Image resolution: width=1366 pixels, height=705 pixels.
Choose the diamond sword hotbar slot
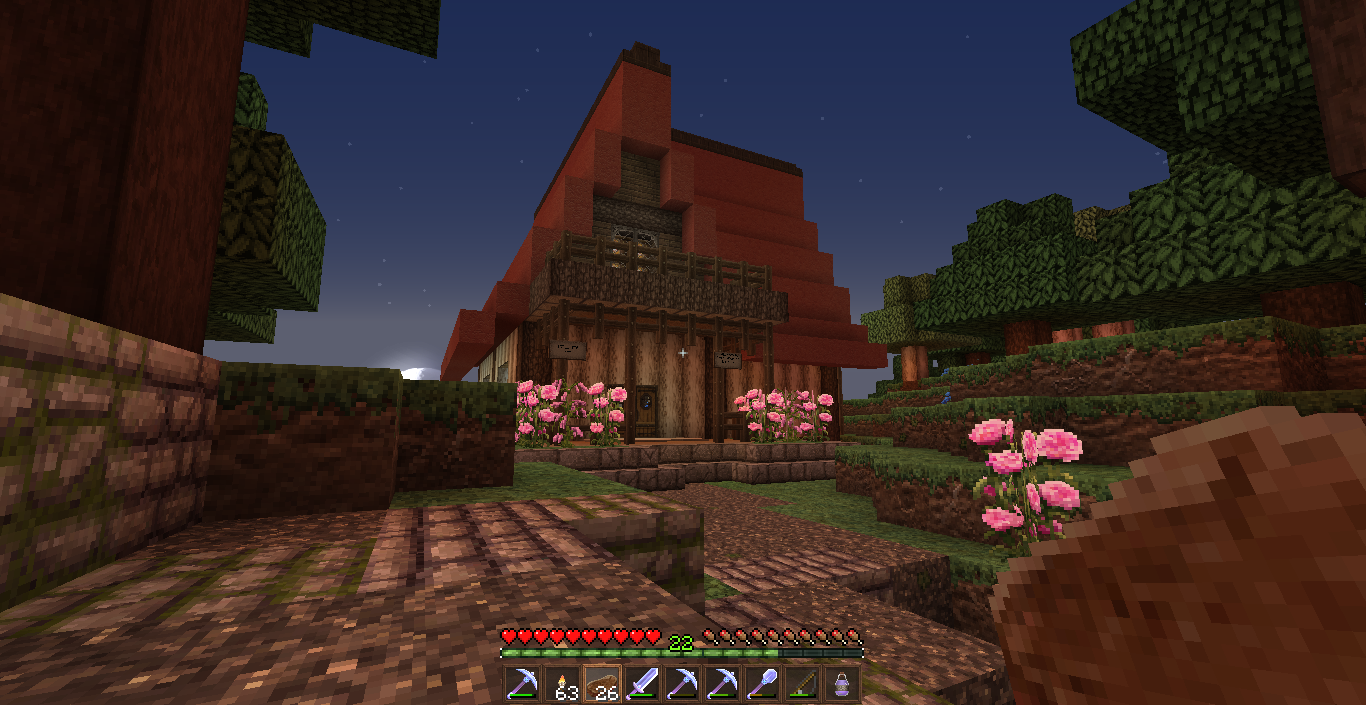click(x=642, y=684)
